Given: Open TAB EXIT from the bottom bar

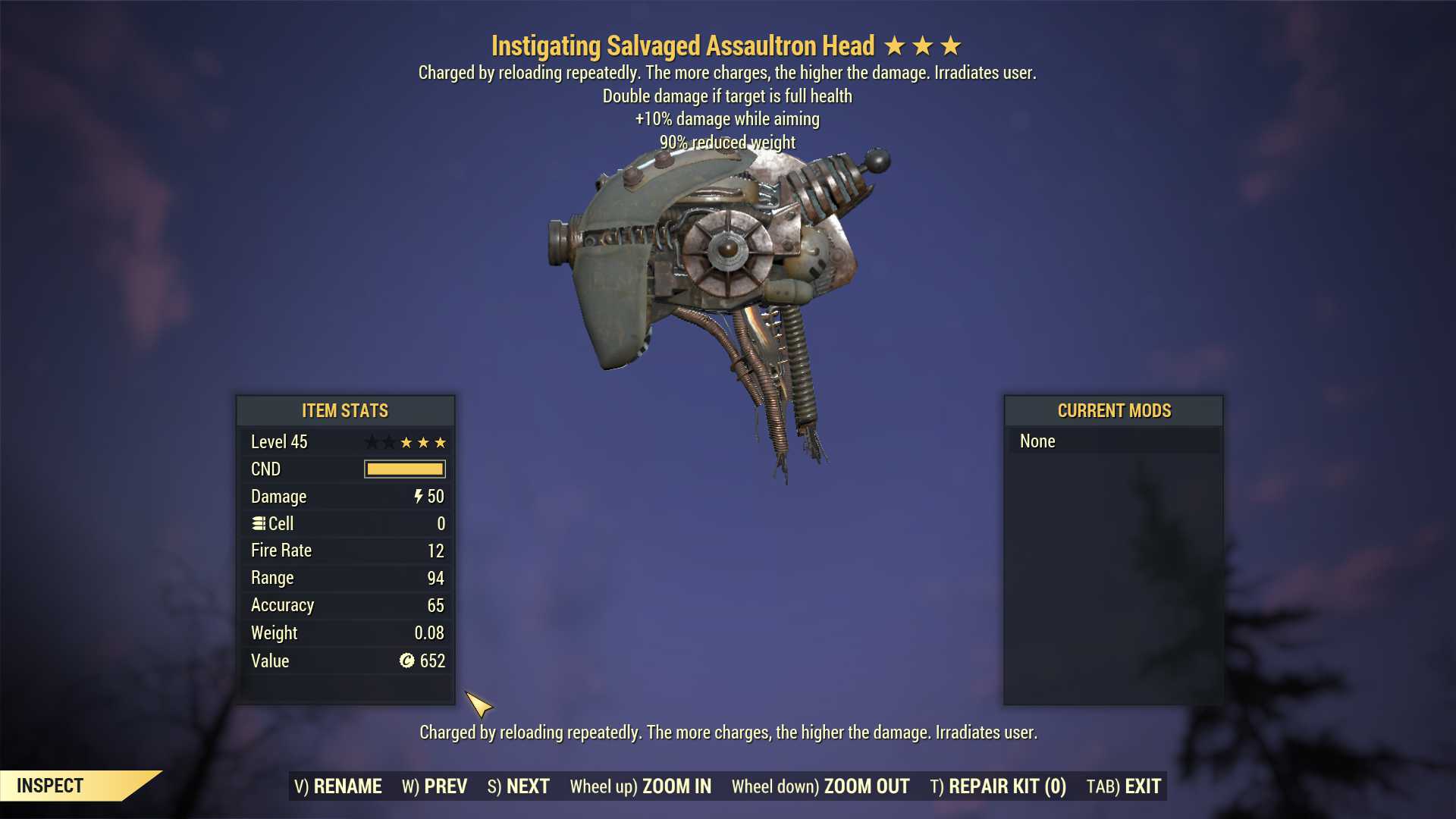Looking at the screenshot, I should point(1125,786).
